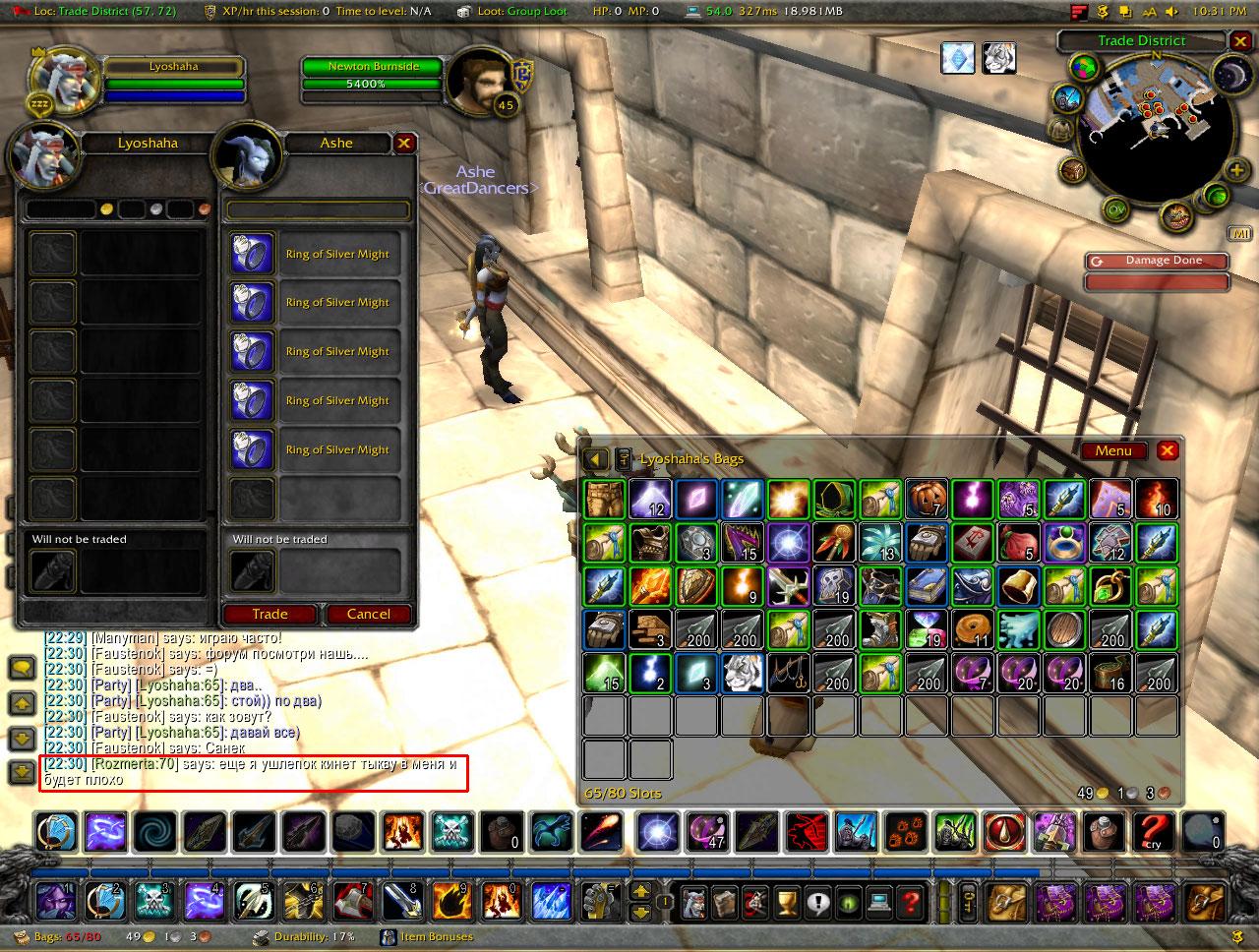Select the round wooden shield in bags
1259x952 pixels.
pos(1065,629)
